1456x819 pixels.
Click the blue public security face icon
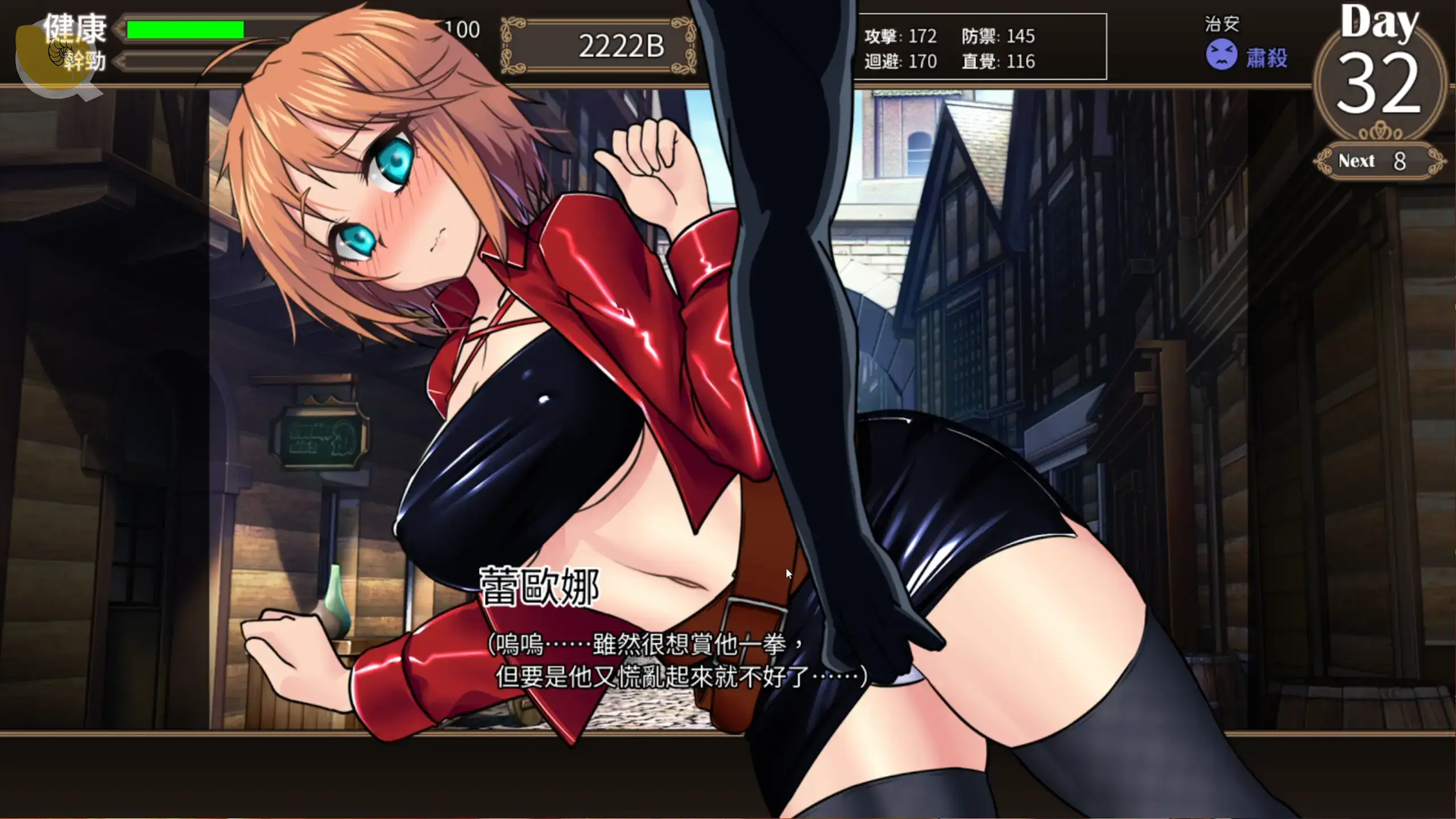[x=1221, y=55]
